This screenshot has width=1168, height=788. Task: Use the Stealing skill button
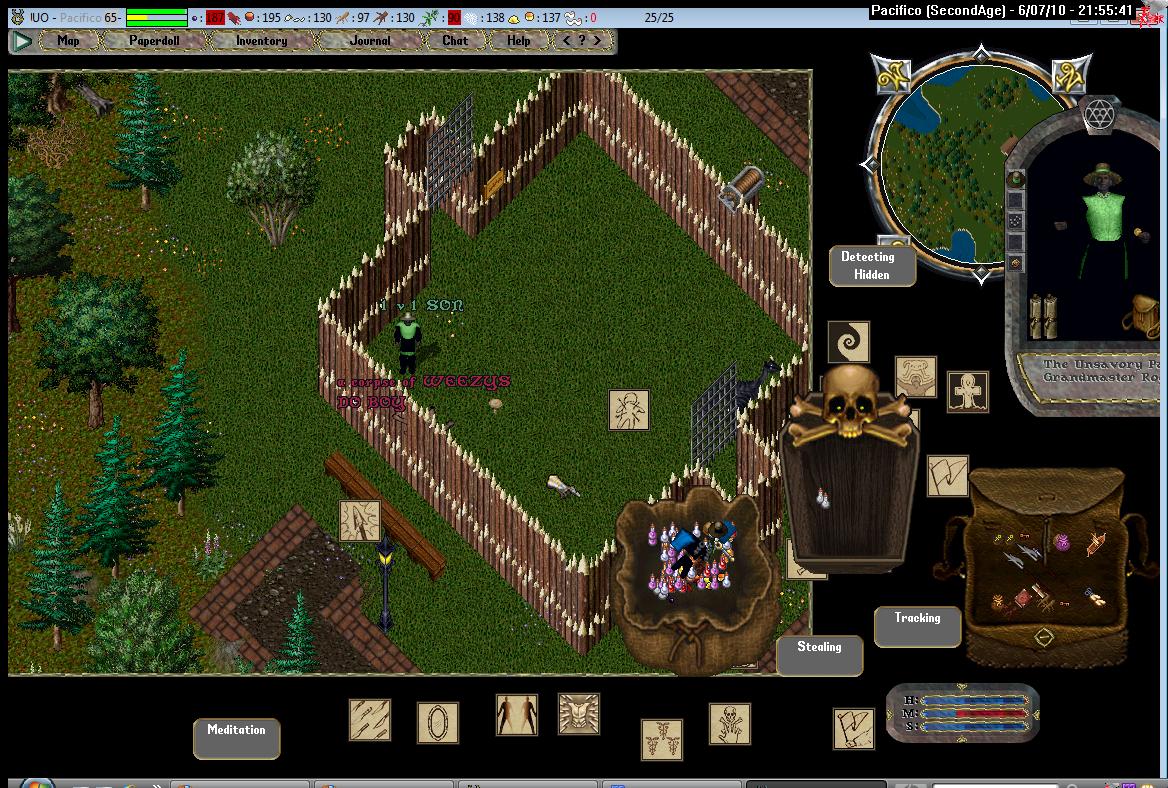(819, 655)
